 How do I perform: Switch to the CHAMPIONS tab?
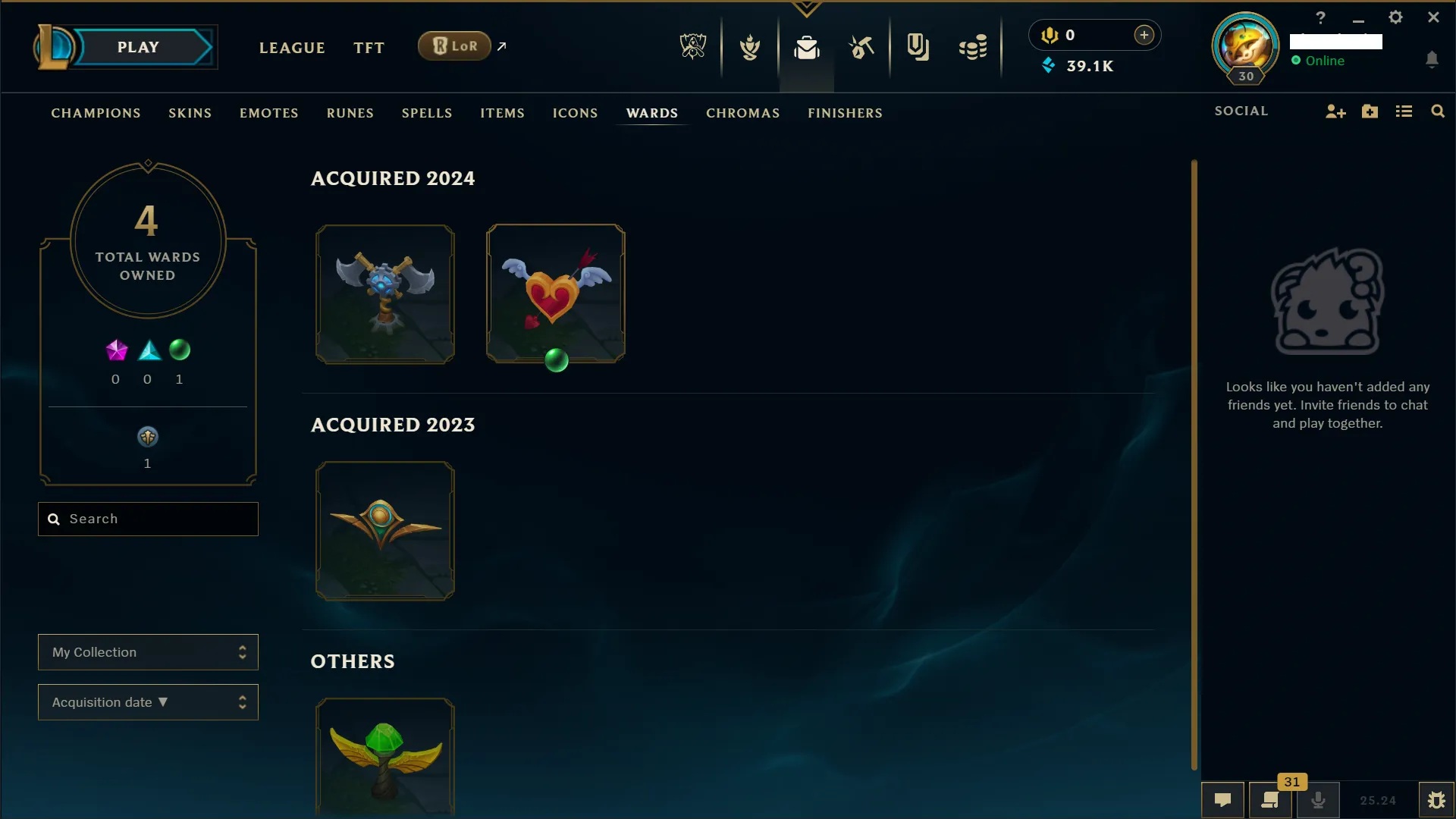tap(96, 113)
